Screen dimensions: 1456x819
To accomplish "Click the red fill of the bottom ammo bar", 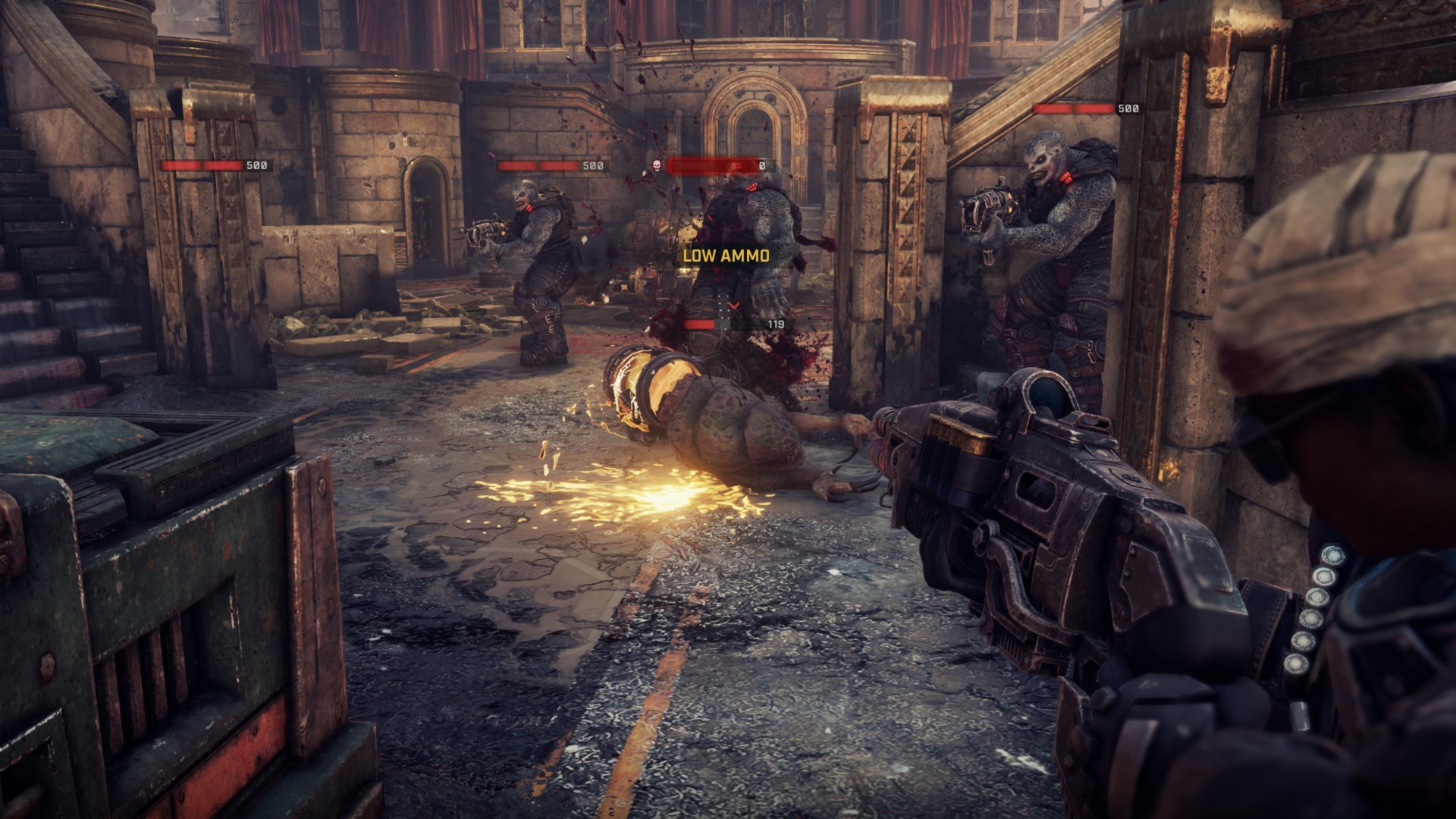I will coord(698,325).
